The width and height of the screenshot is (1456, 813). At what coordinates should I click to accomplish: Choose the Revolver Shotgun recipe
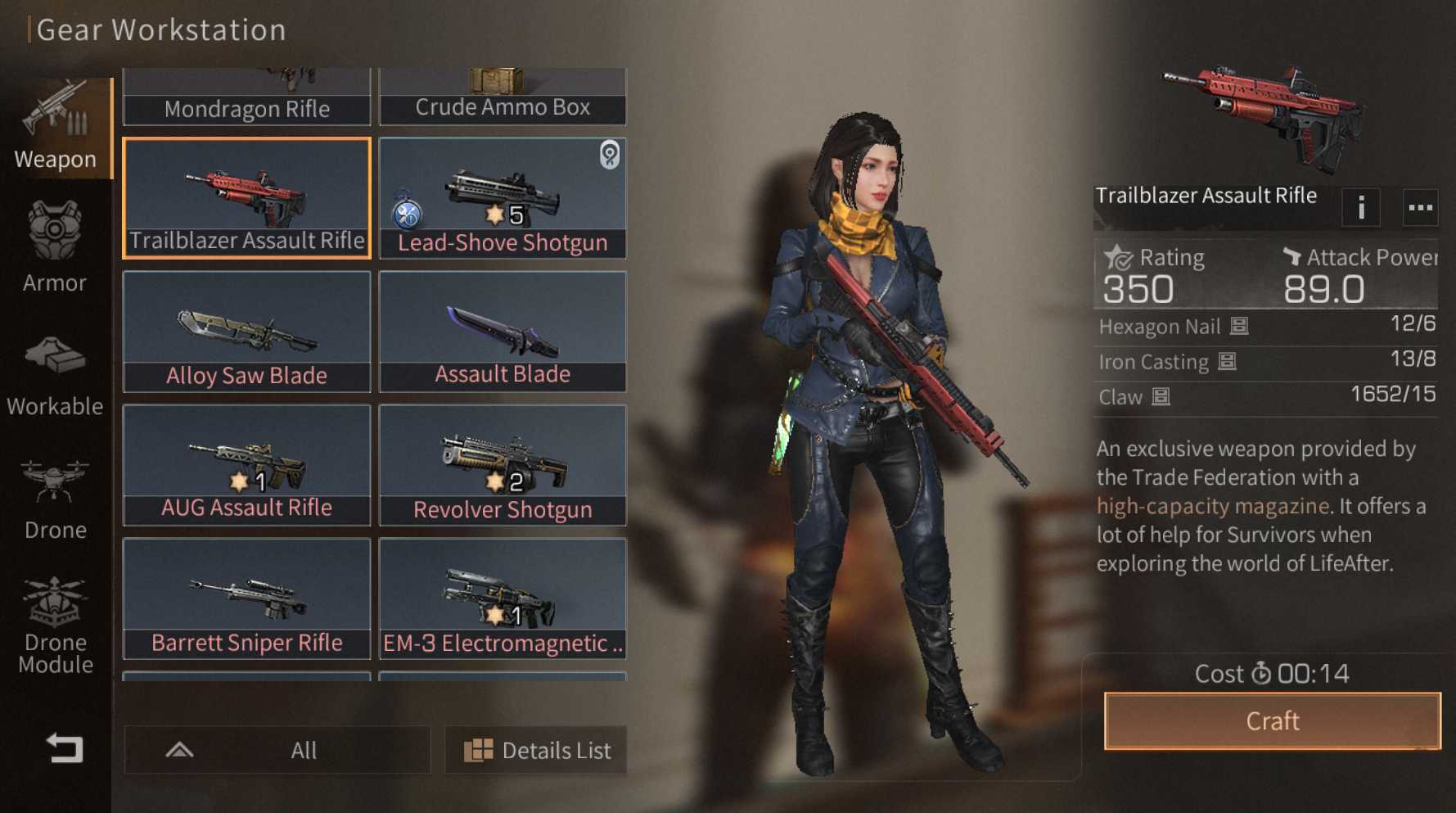[503, 465]
